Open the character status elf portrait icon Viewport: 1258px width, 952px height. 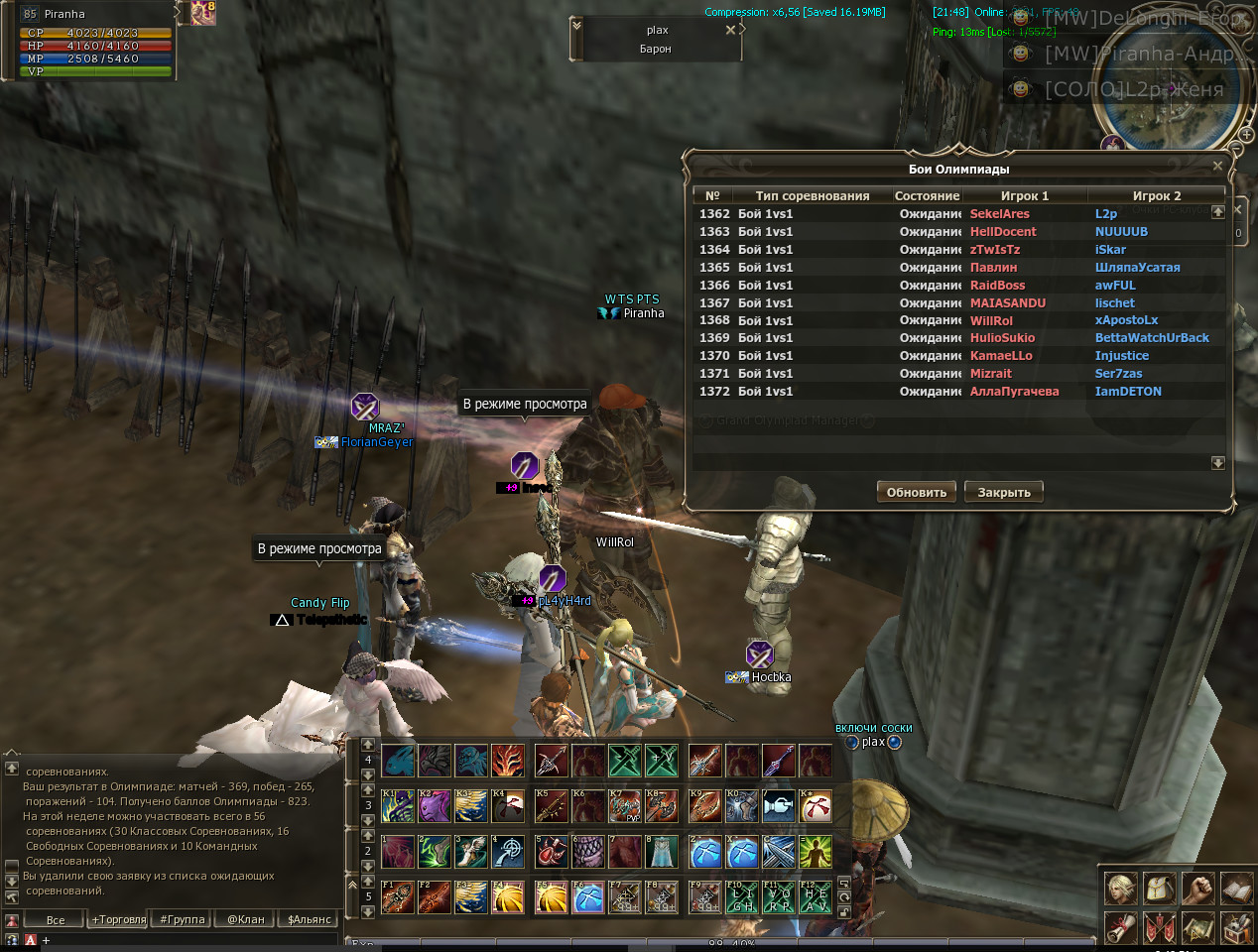1121,889
